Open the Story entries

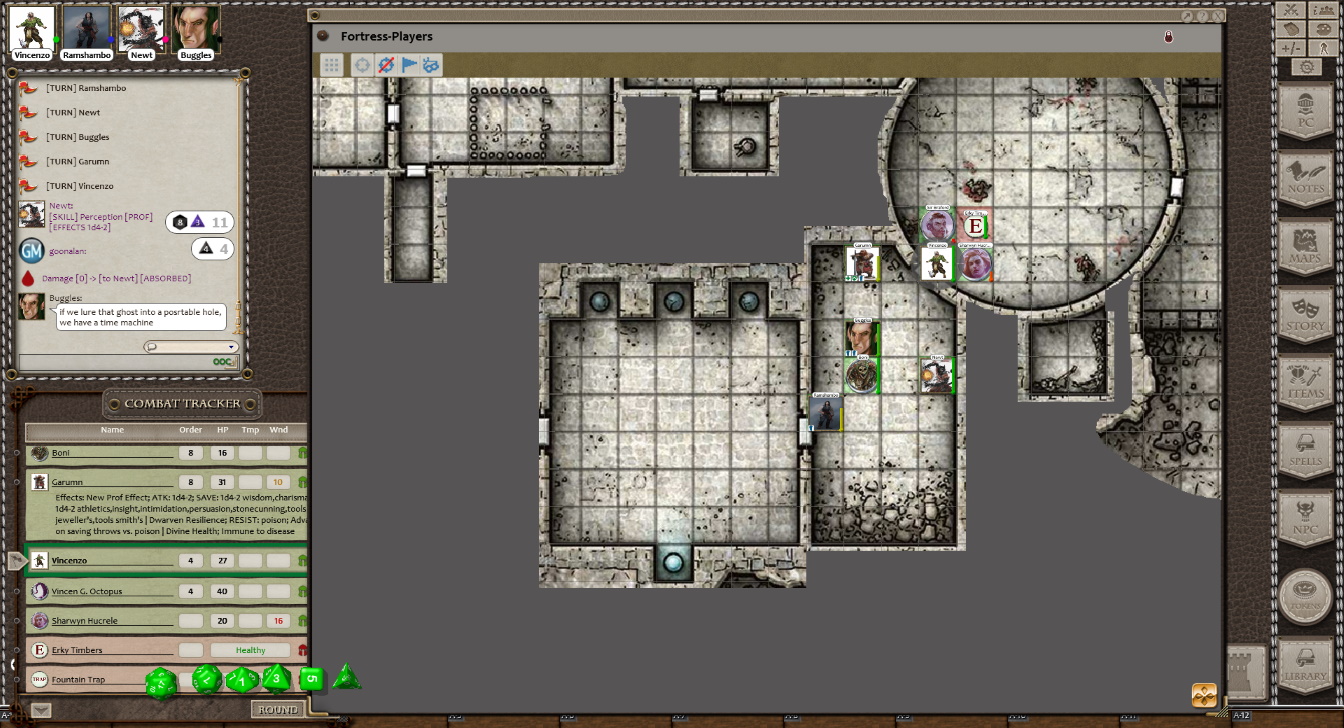click(x=1305, y=314)
